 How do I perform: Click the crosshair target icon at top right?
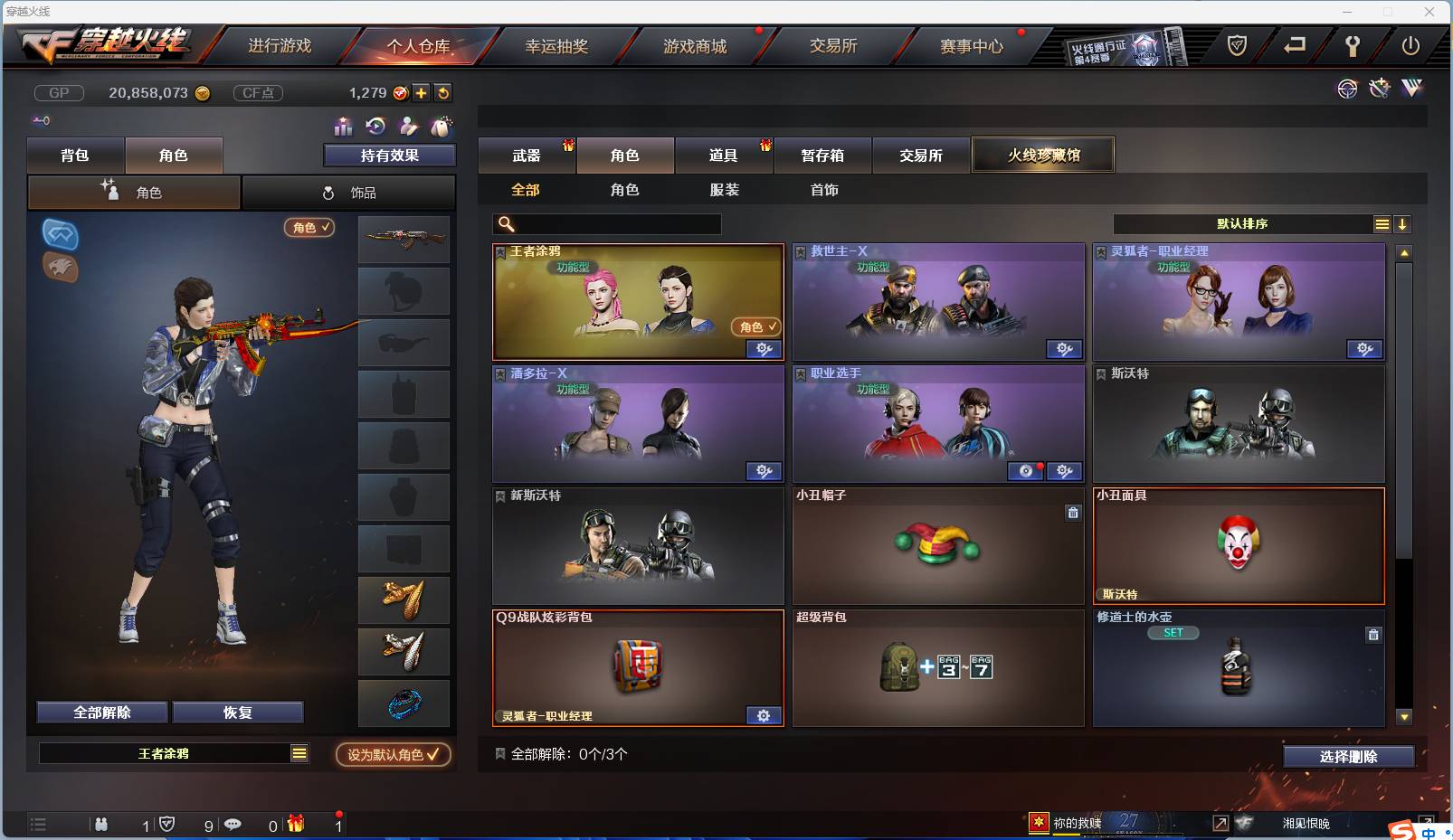click(1347, 89)
